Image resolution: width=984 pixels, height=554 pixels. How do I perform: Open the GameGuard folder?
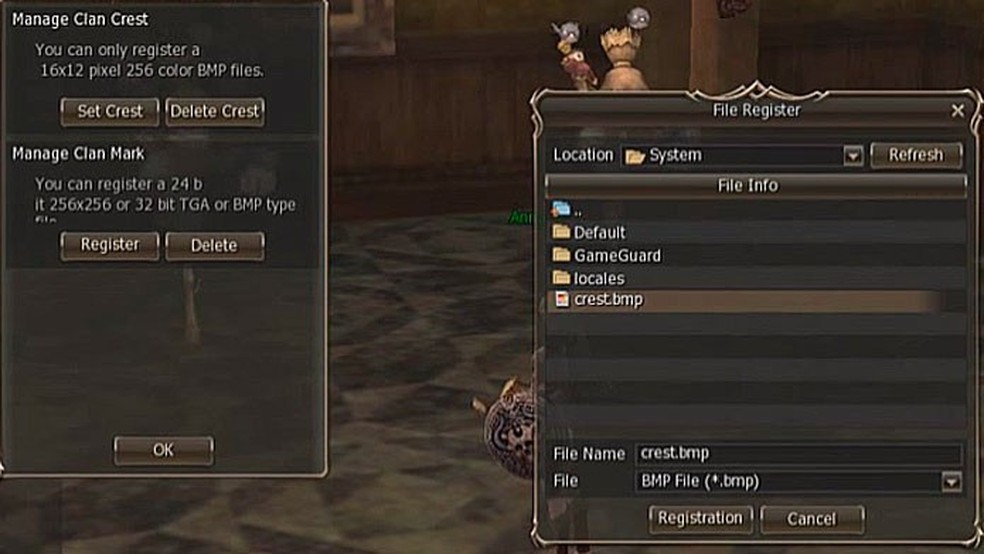click(616, 255)
